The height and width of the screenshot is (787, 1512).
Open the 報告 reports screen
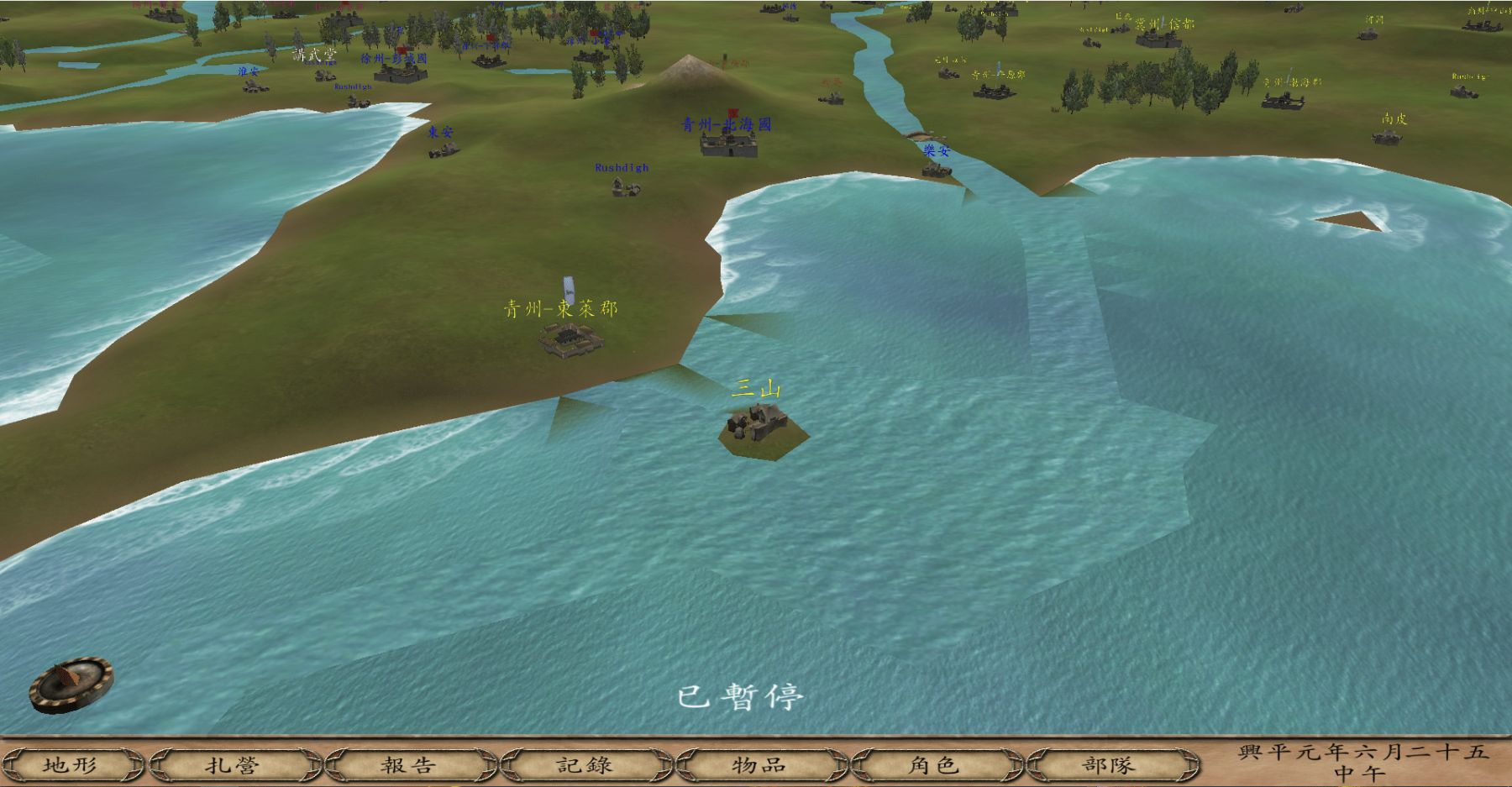click(x=409, y=764)
